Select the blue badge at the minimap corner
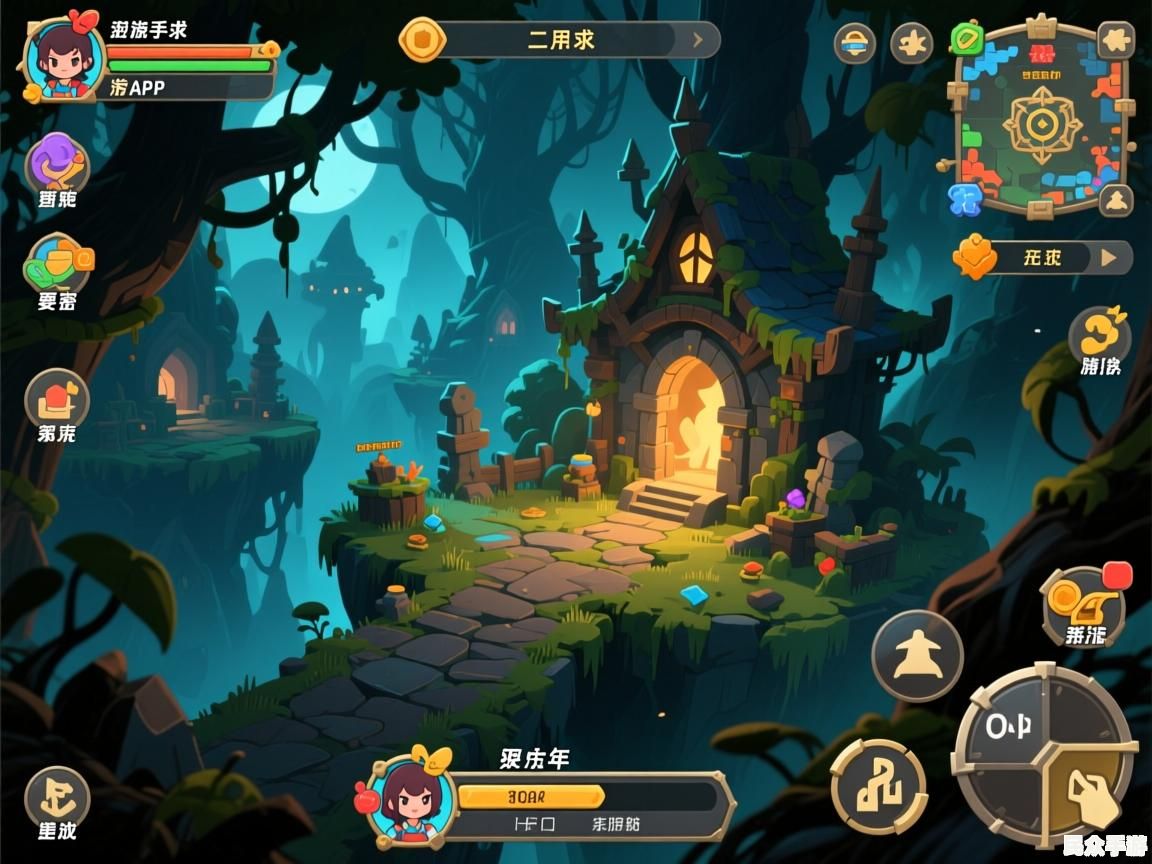This screenshot has width=1152, height=864. [965, 198]
